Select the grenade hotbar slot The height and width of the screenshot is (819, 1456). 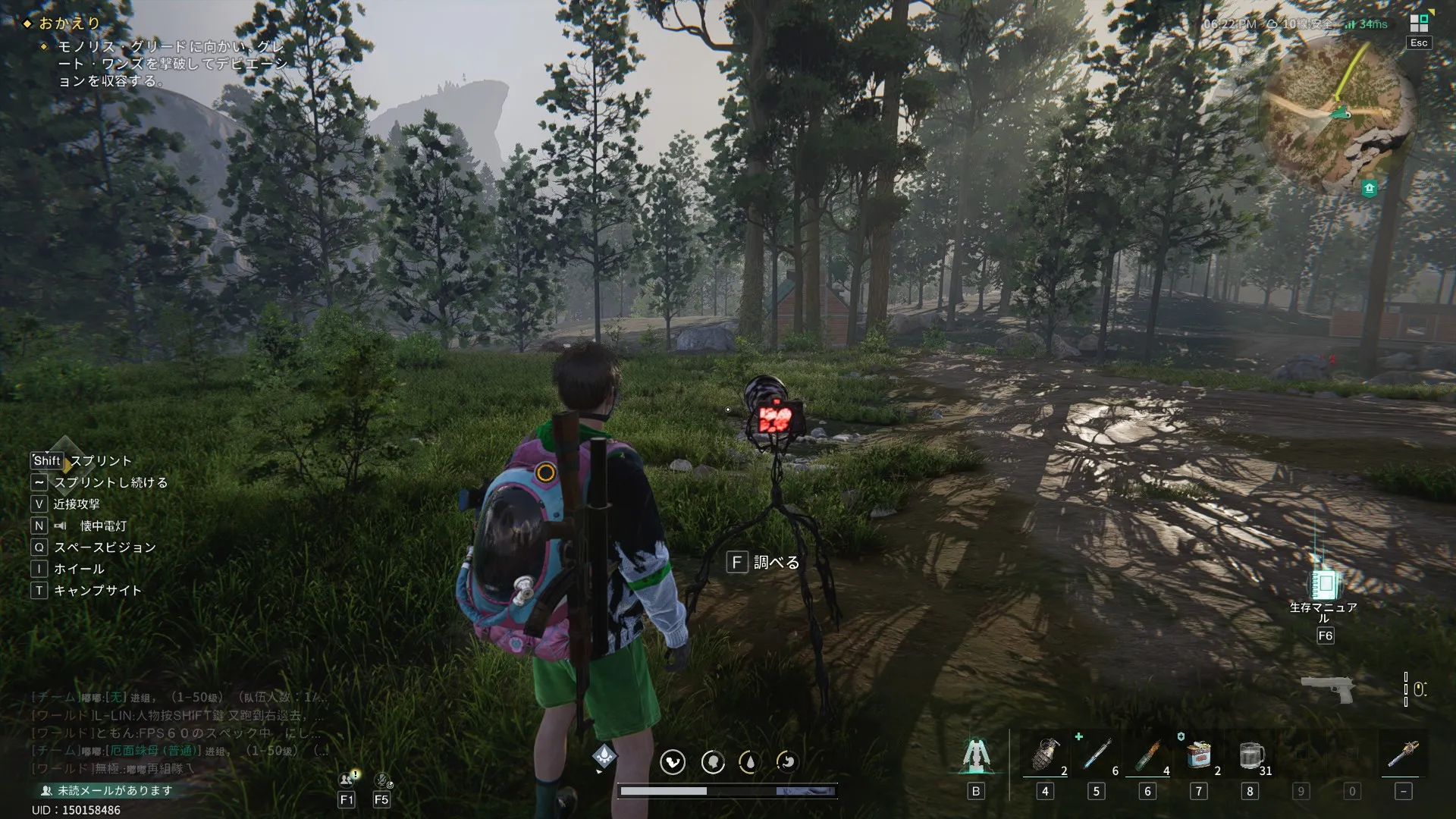(1045, 757)
